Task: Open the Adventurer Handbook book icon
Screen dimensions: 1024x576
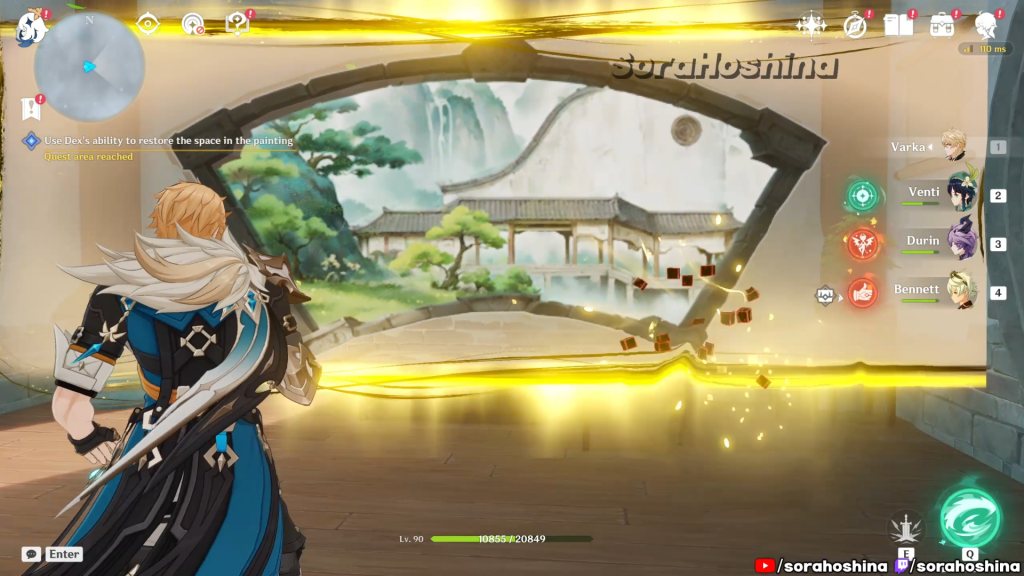Action: tap(898, 24)
